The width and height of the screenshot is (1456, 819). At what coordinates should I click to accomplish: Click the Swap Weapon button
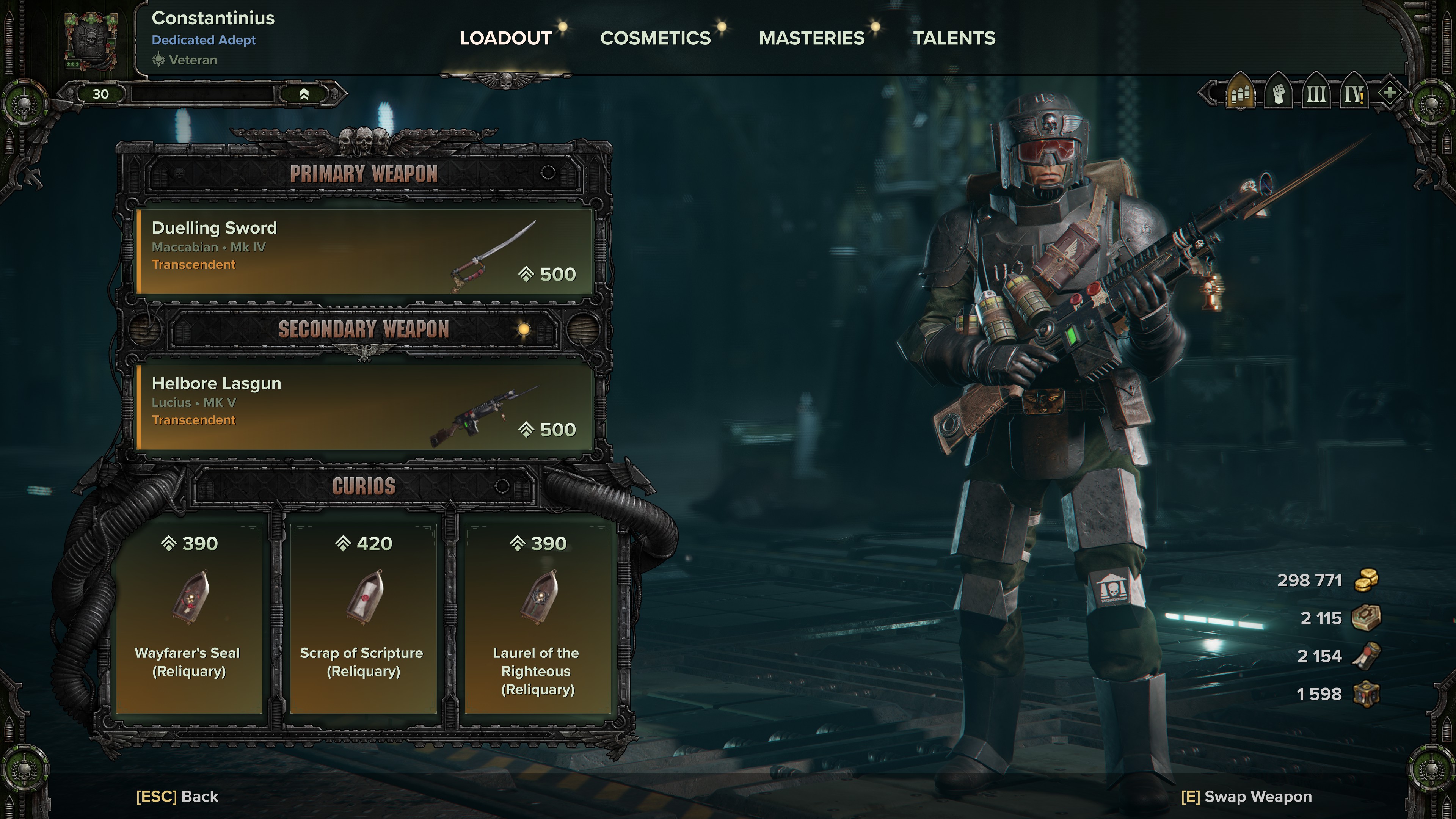1246,796
